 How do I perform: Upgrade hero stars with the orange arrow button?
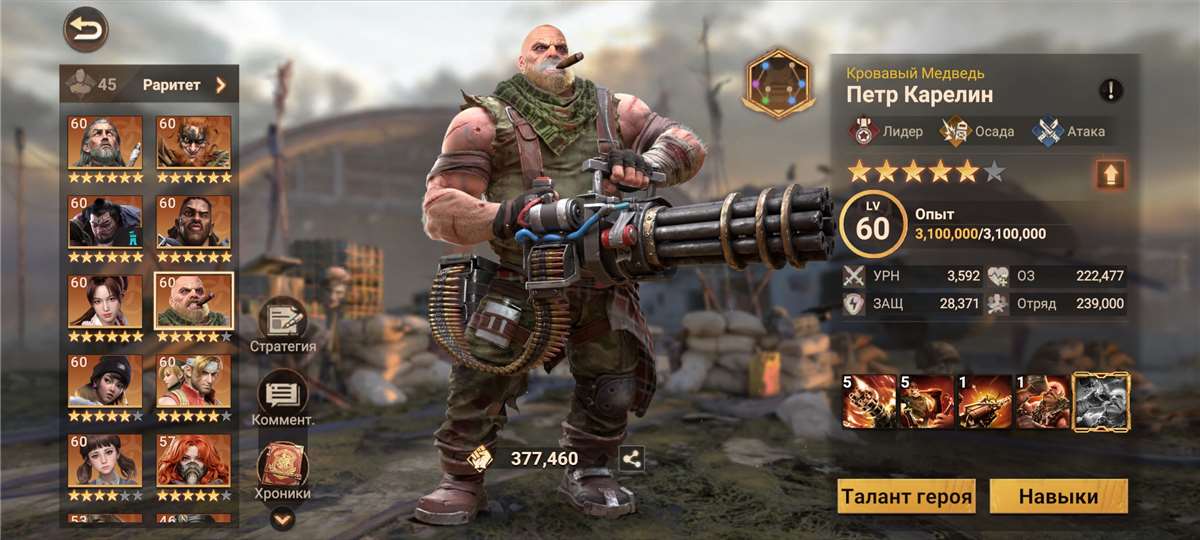pos(1110,175)
